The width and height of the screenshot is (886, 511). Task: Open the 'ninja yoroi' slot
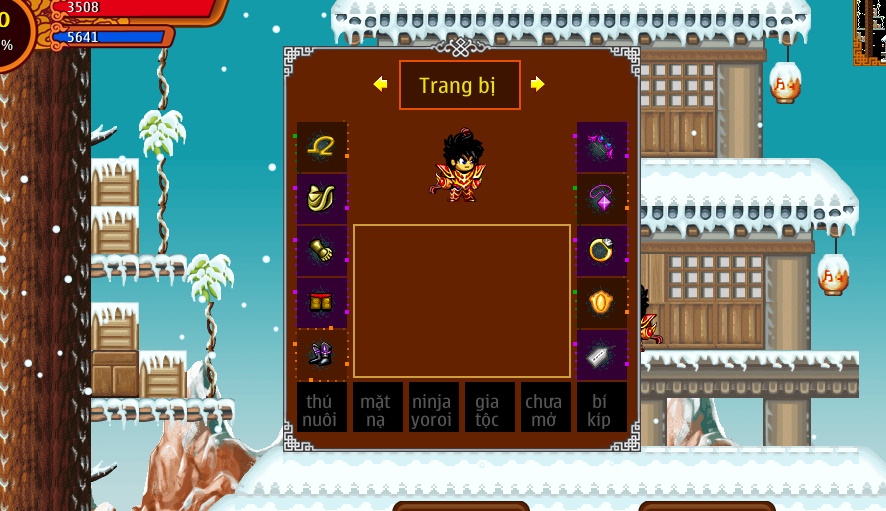(434, 408)
